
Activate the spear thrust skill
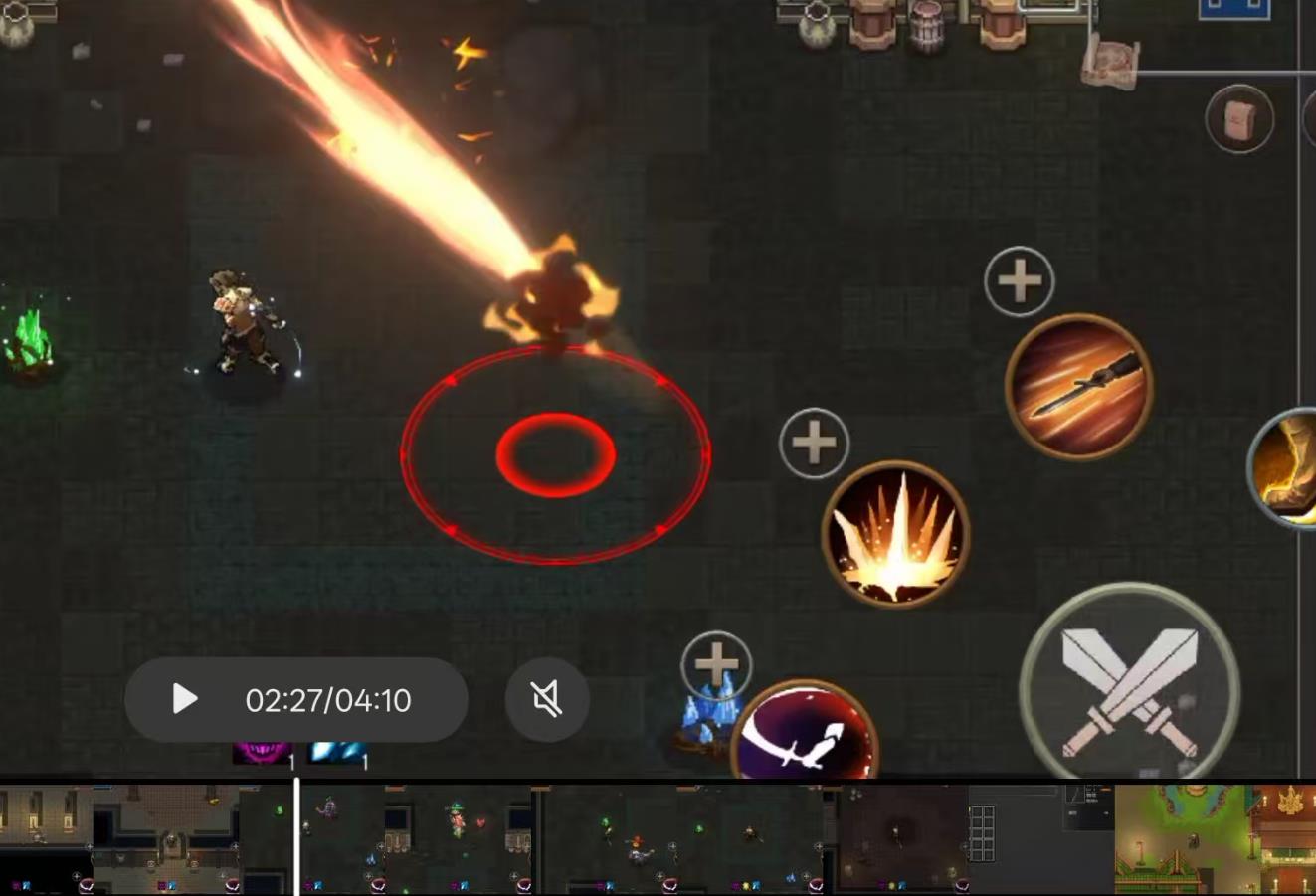point(1078,386)
